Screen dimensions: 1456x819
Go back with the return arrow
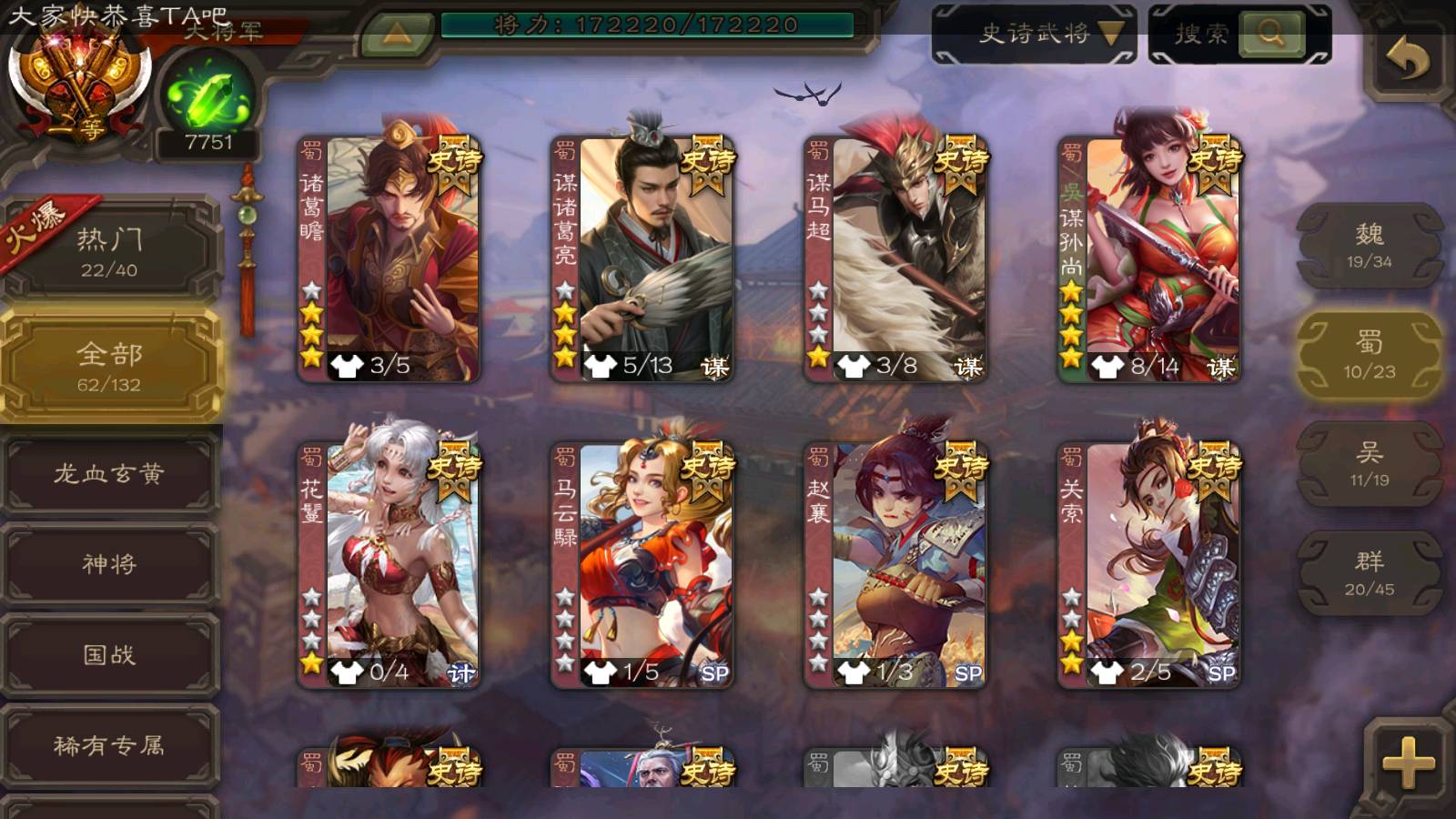point(1407,60)
